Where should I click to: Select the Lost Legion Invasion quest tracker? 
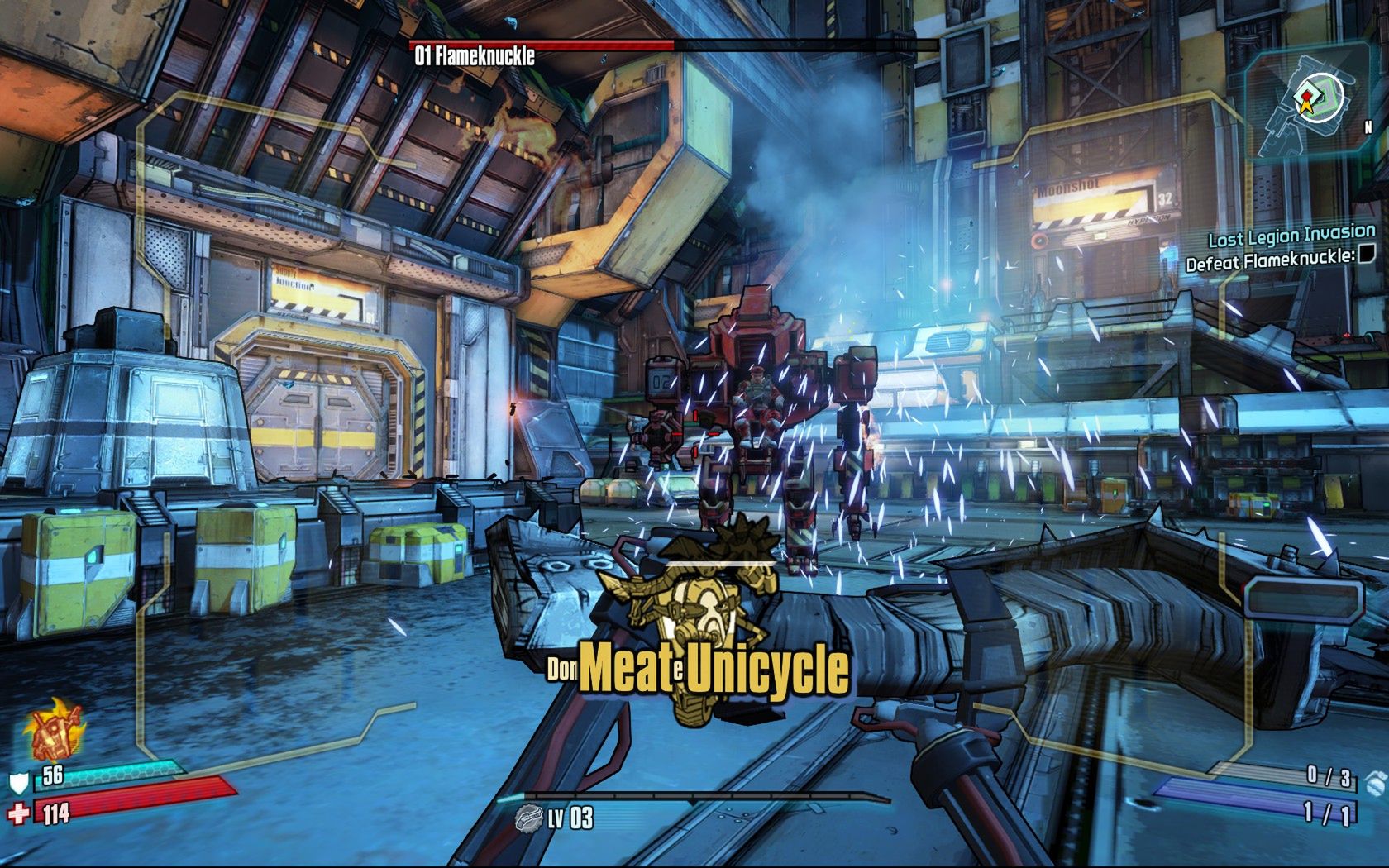point(1291,236)
